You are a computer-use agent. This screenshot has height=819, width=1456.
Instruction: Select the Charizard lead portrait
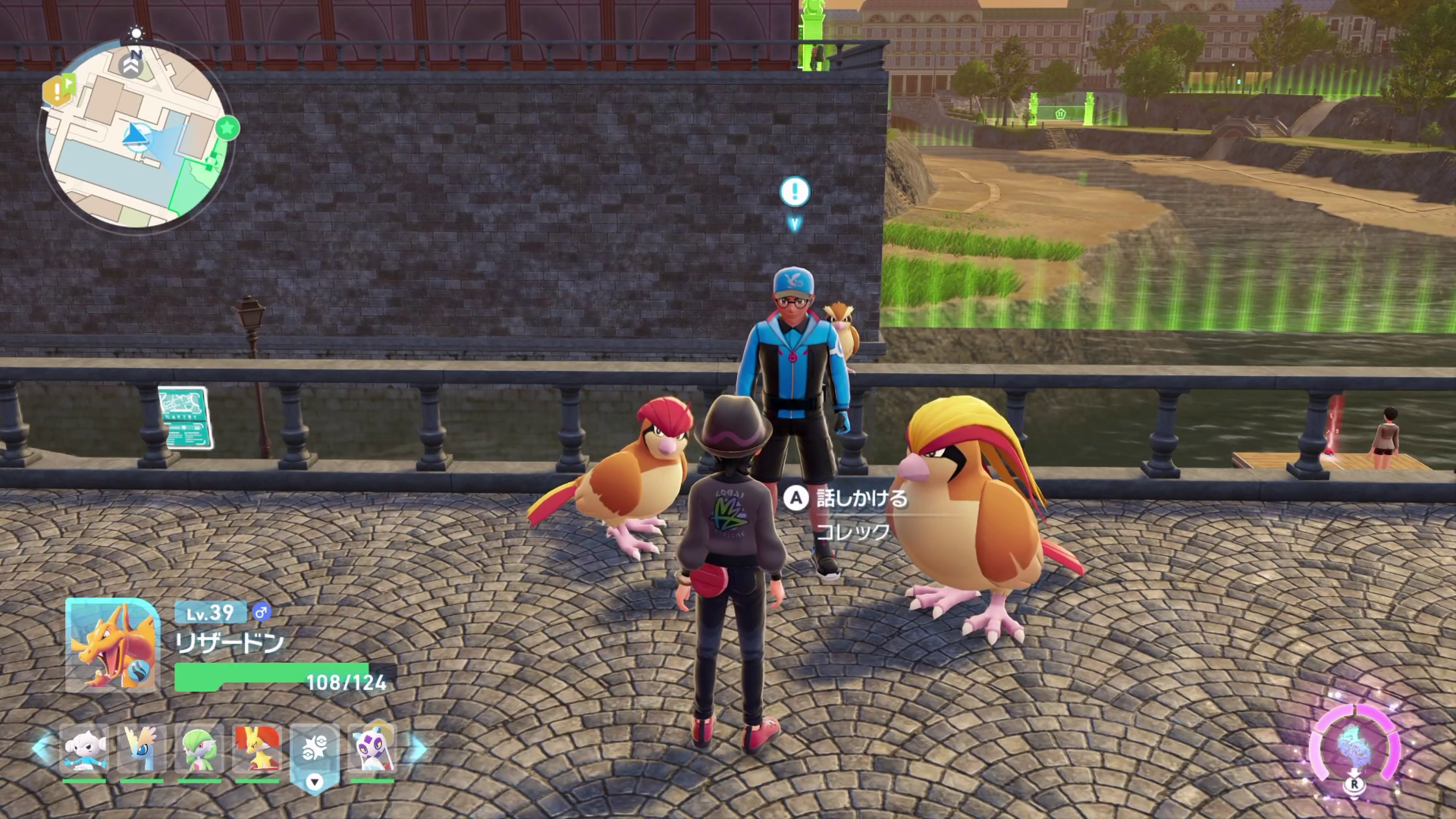pyautogui.click(x=112, y=645)
